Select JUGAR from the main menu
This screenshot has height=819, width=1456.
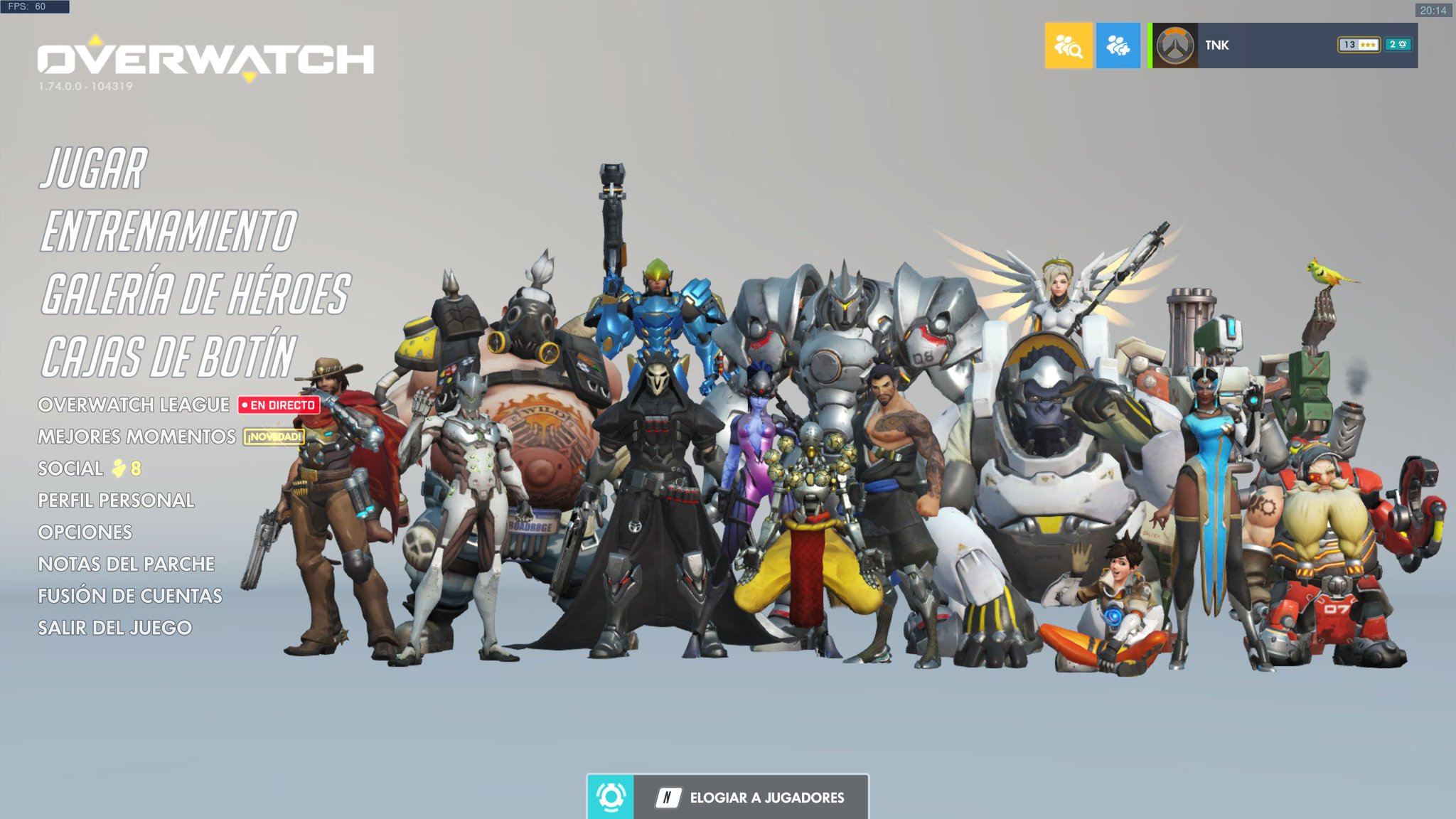(95, 169)
